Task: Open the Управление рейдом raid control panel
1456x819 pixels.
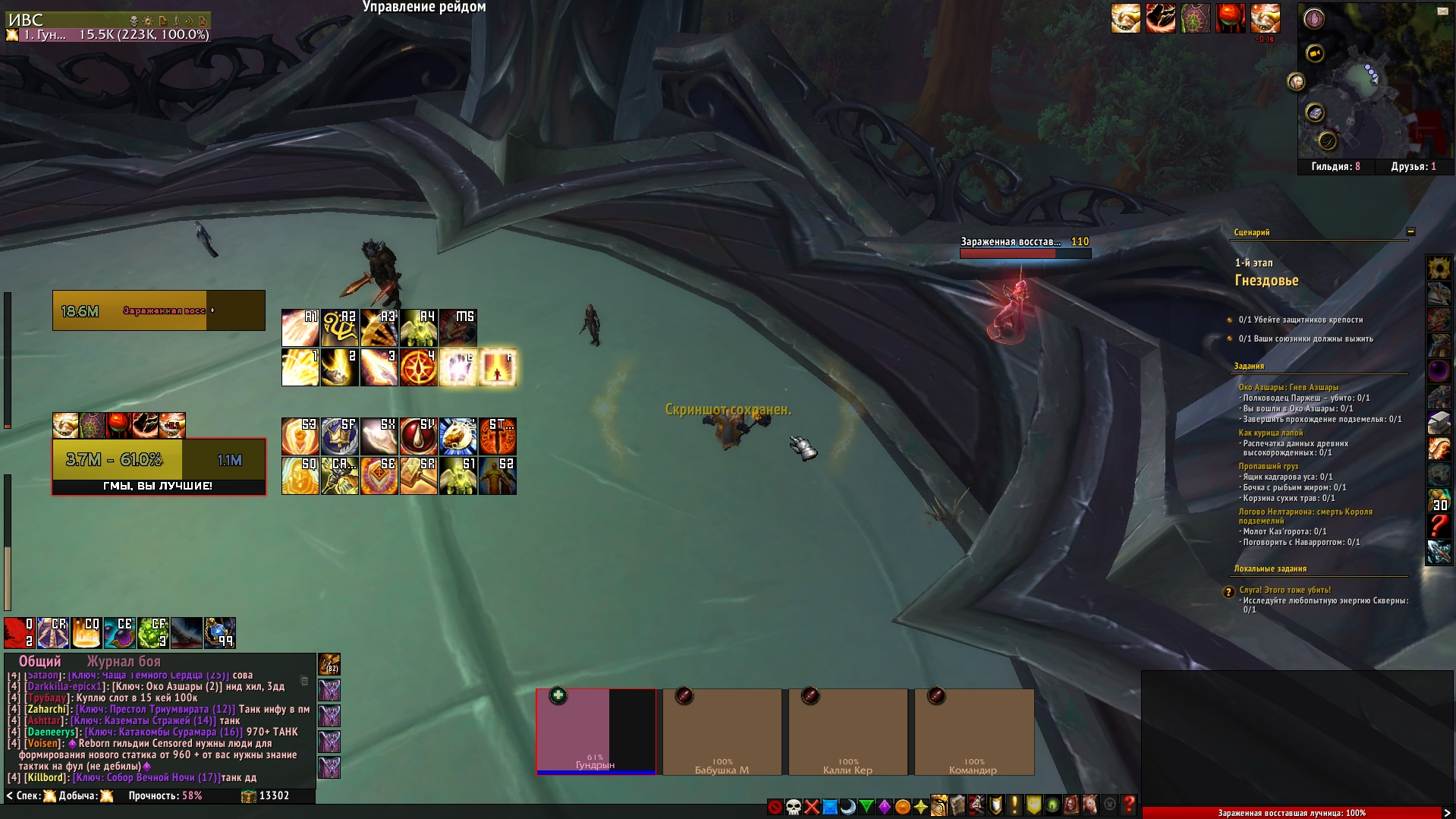Action: [424, 7]
